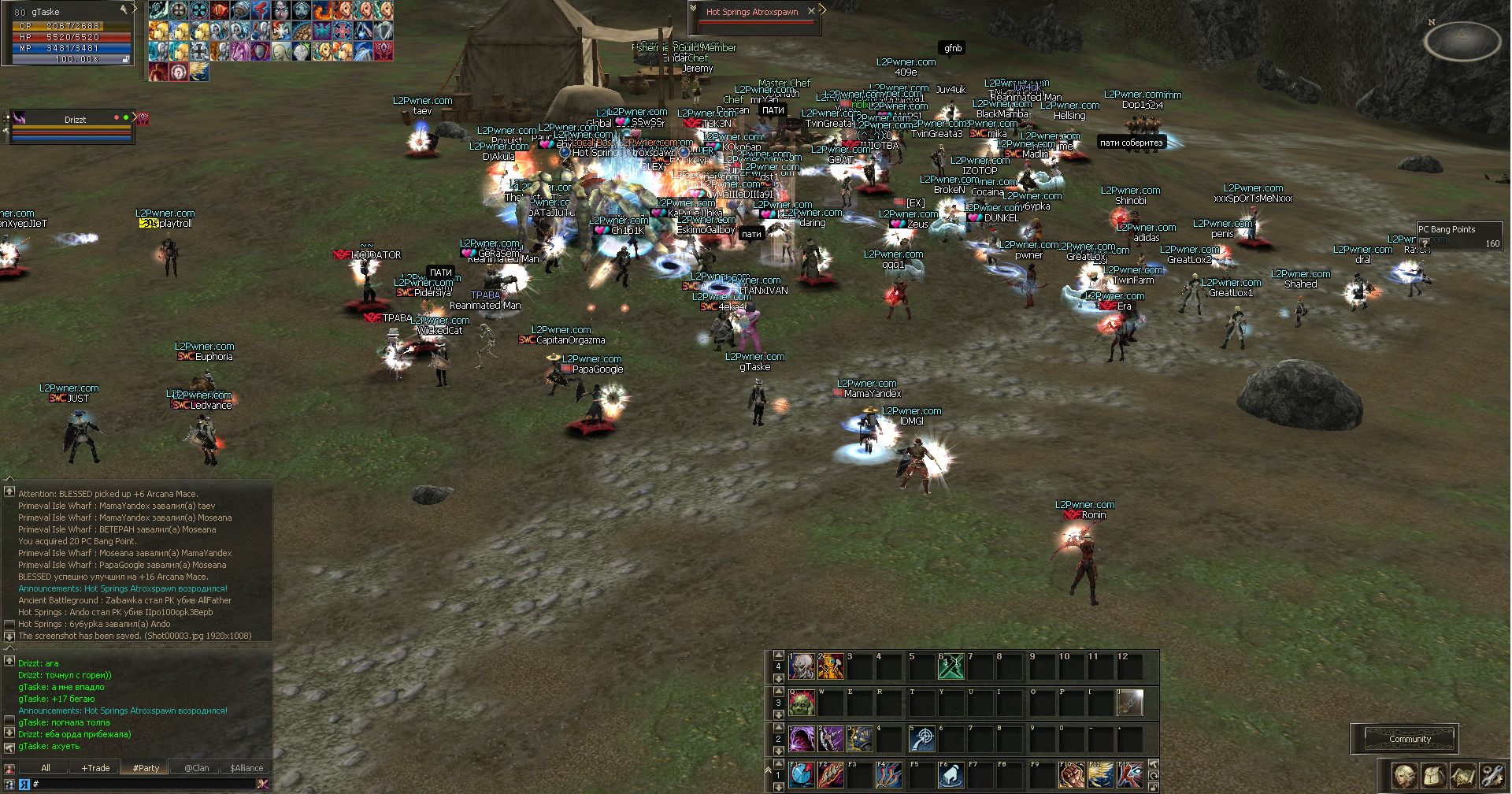Click the compass minimap radar
The image size is (1512, 794).
1462,40
